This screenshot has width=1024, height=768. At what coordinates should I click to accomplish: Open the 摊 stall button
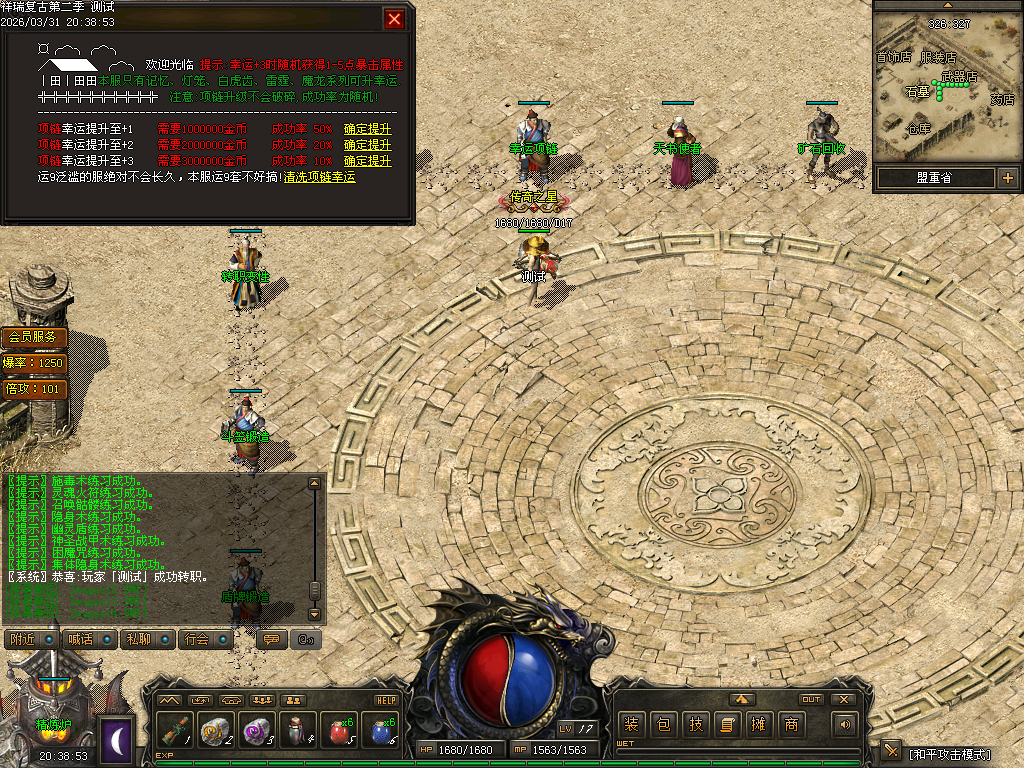(759, 724)
